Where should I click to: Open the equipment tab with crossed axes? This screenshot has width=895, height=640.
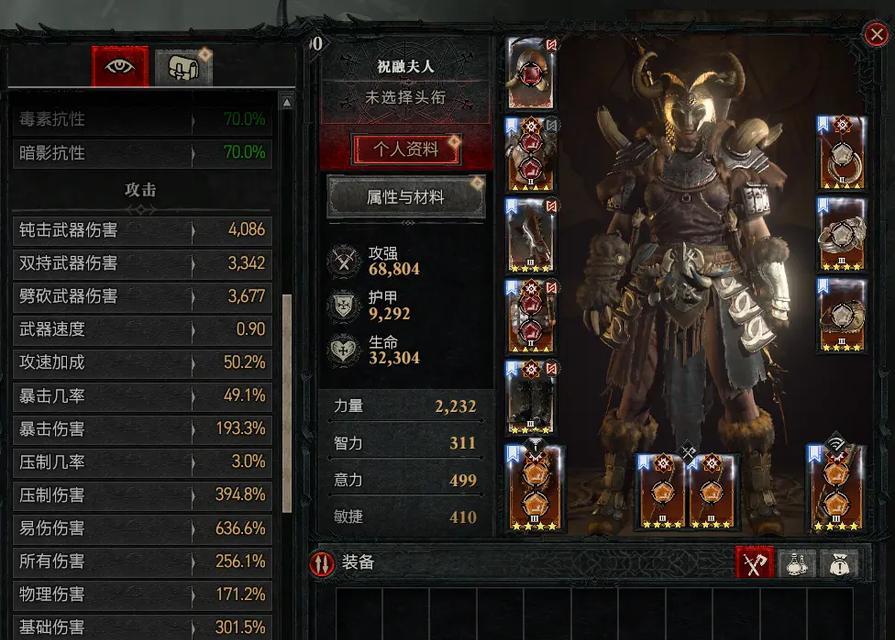tap(755, 563)
